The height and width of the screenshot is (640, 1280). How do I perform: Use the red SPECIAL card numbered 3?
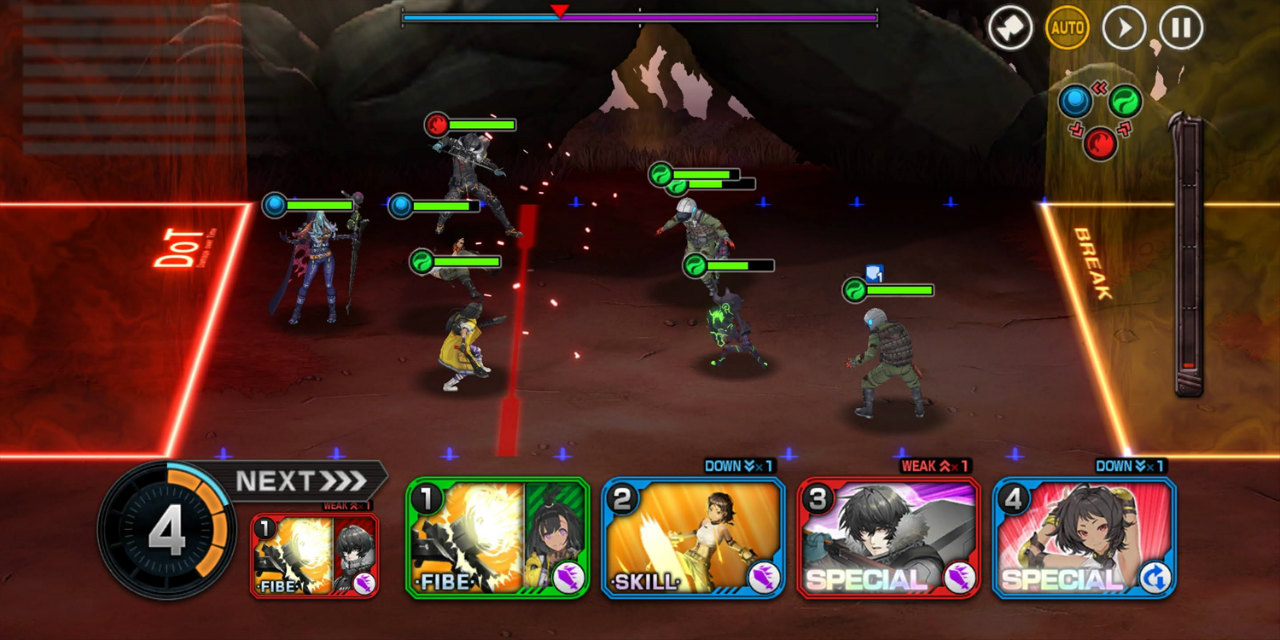coord(888,538)
